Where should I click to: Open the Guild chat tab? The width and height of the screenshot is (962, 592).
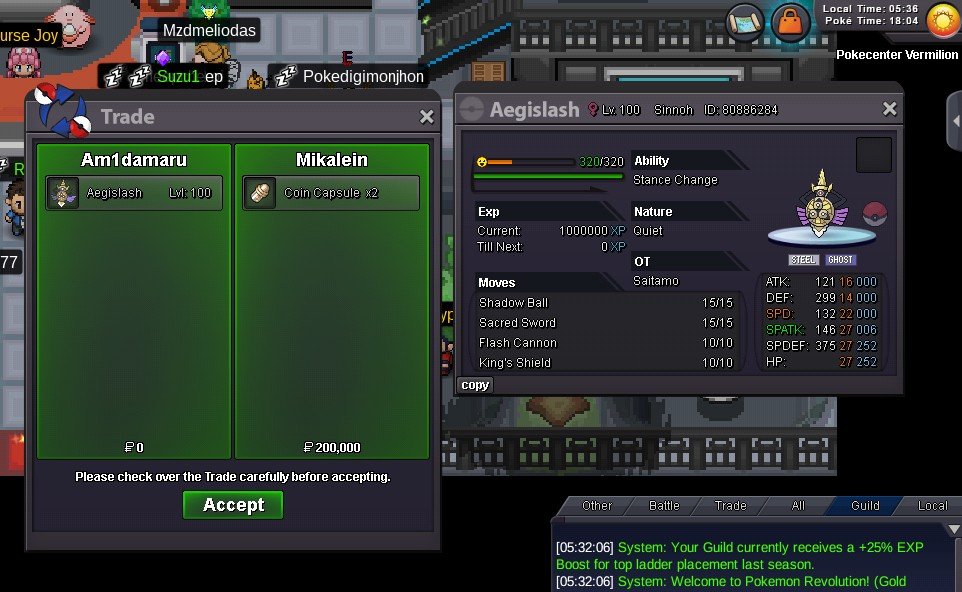click(865, 506)
